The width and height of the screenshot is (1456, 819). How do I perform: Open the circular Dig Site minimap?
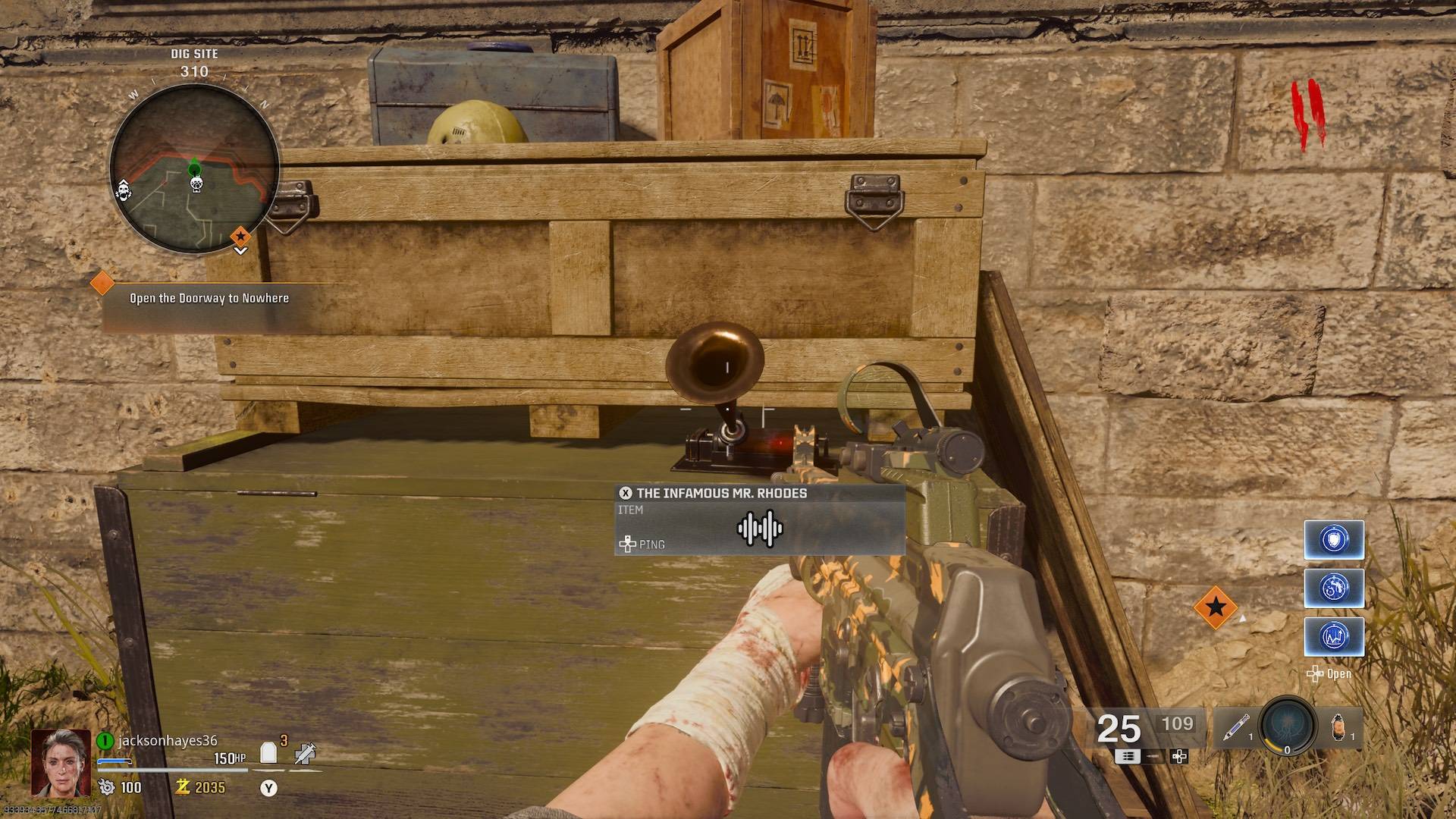pyautogui.click(x=194, y=169)
